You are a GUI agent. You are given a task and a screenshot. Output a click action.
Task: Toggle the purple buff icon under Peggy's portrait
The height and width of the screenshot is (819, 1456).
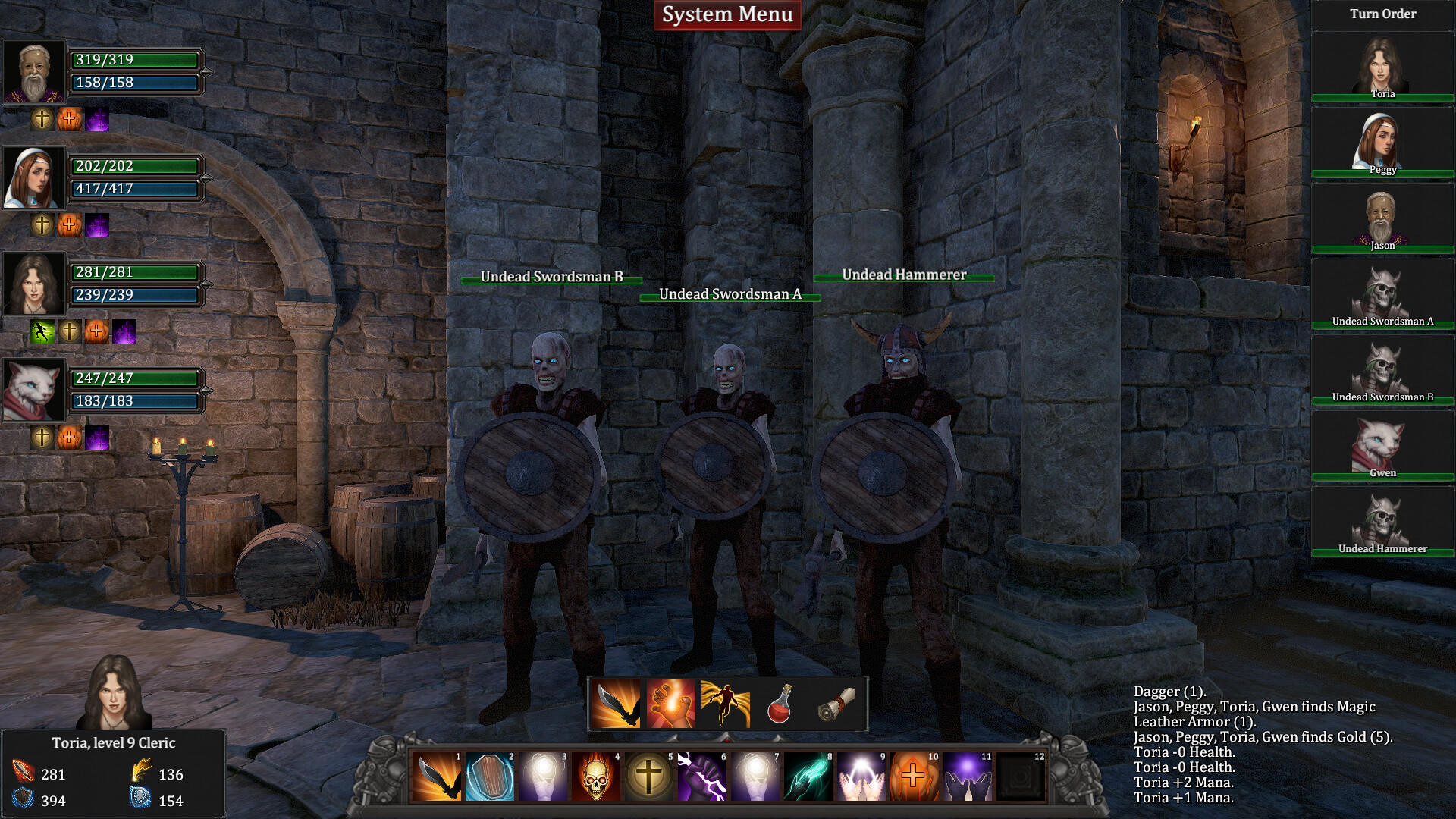pyautogui.click(x=97, y=225)
